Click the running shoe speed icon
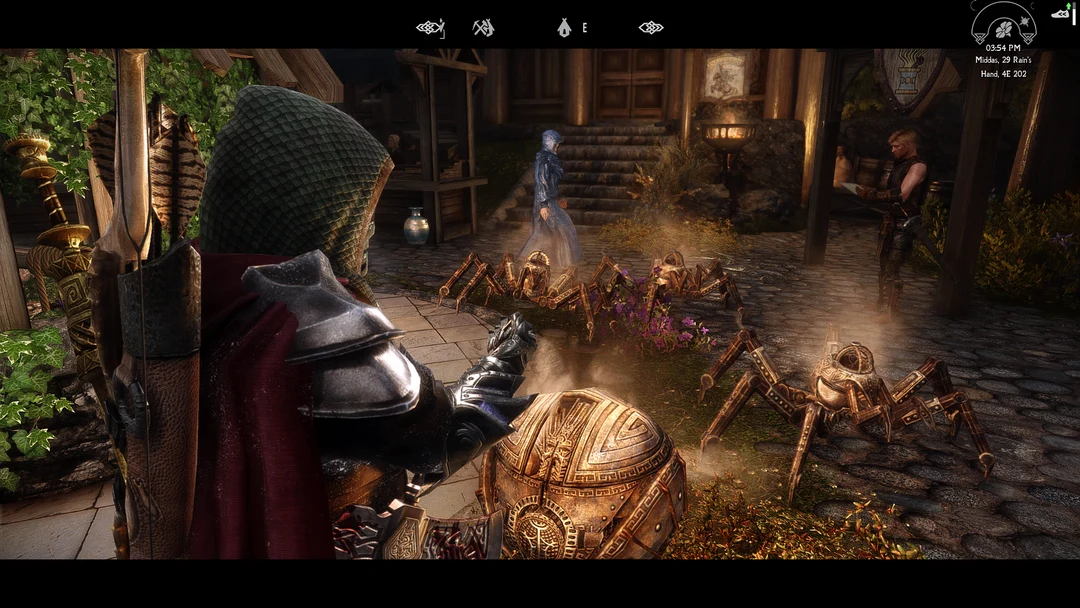The width and height of the screenshot is (1080, 608). pyautogui.click(x=1060, y=13)
